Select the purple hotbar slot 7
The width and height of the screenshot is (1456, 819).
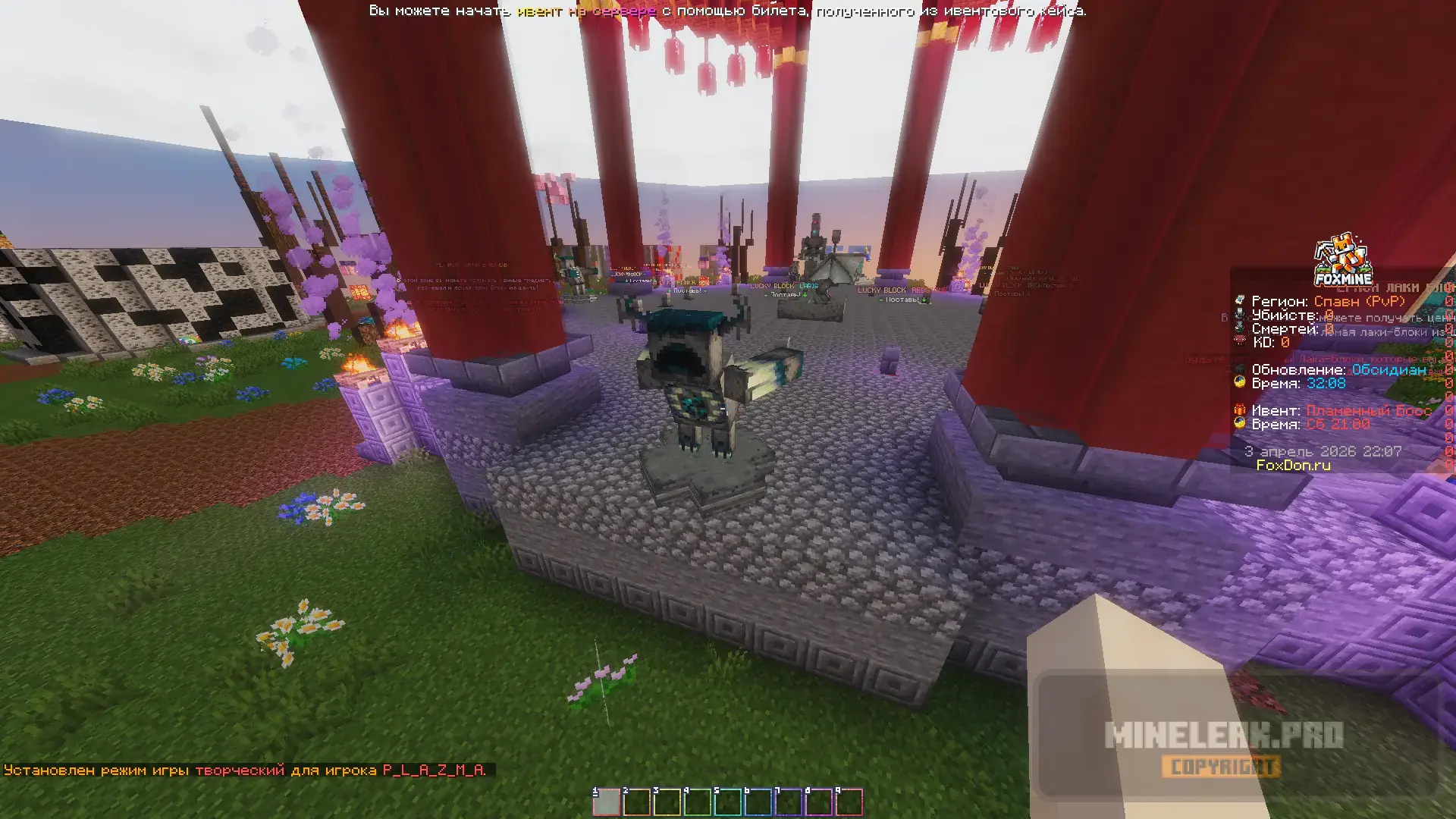click(x=788, y=802)
